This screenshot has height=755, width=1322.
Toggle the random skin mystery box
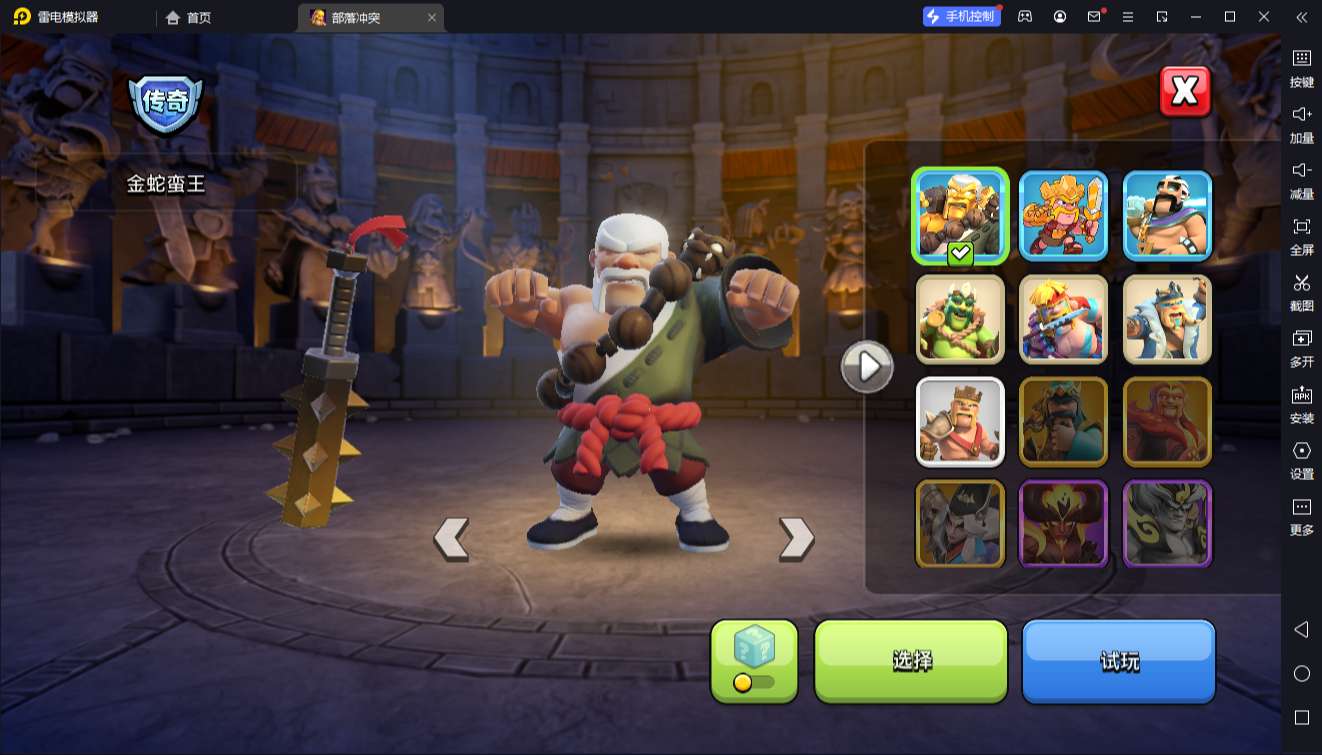click(x=754, y=660)
